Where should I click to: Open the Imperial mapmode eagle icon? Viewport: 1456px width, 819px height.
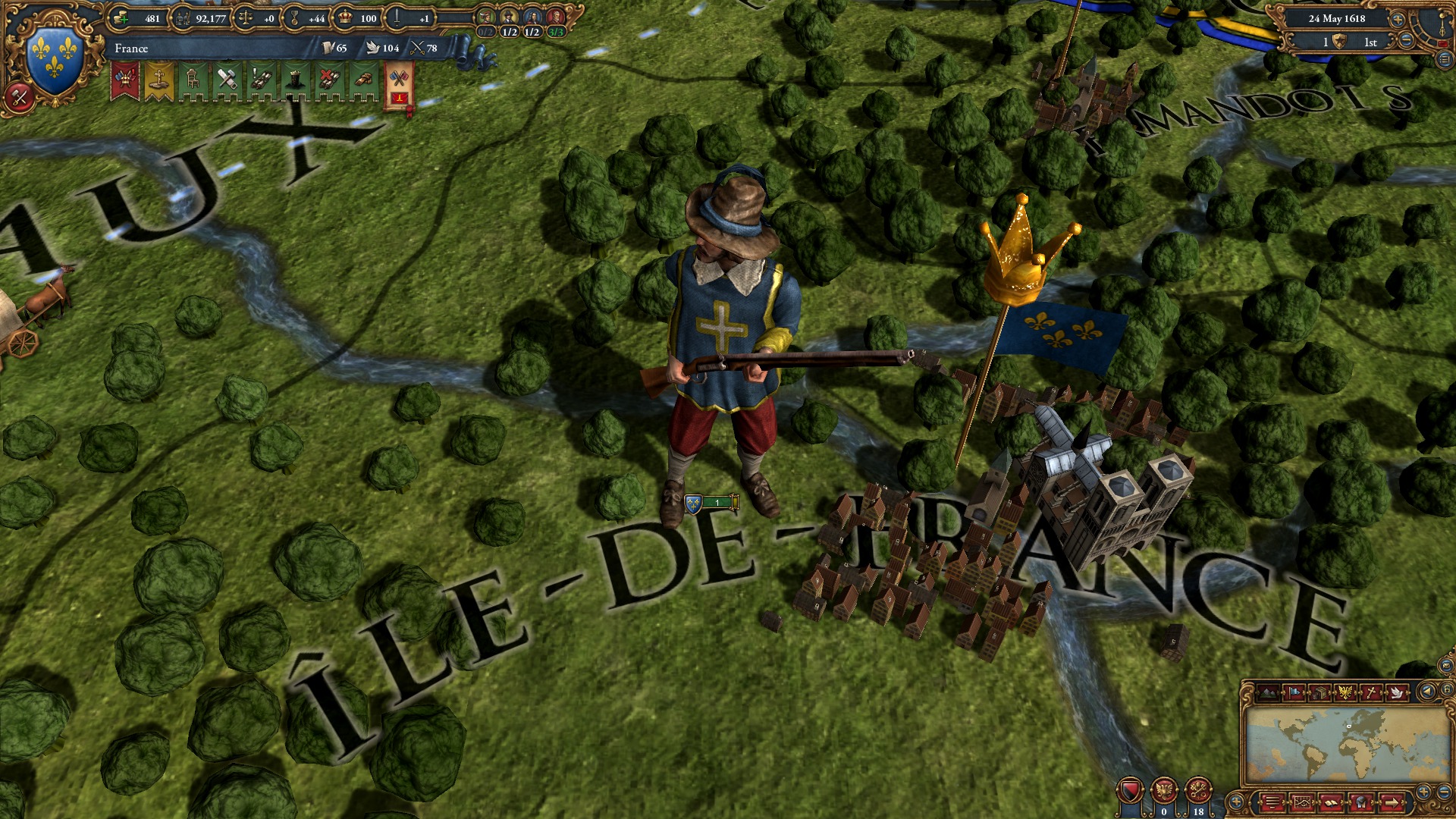point(1345,693)
